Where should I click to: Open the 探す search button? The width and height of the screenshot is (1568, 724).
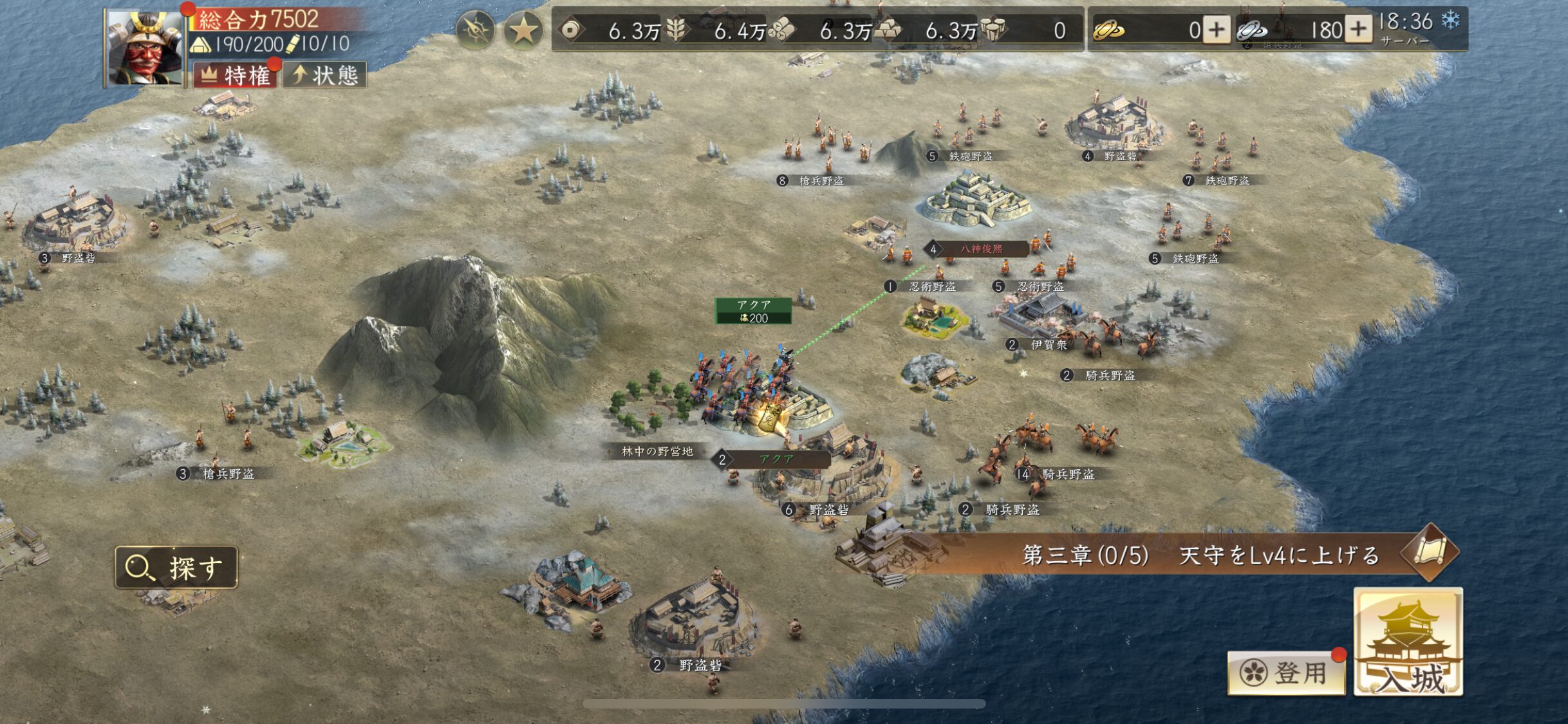pyautogui.click(x=176, y=568)
